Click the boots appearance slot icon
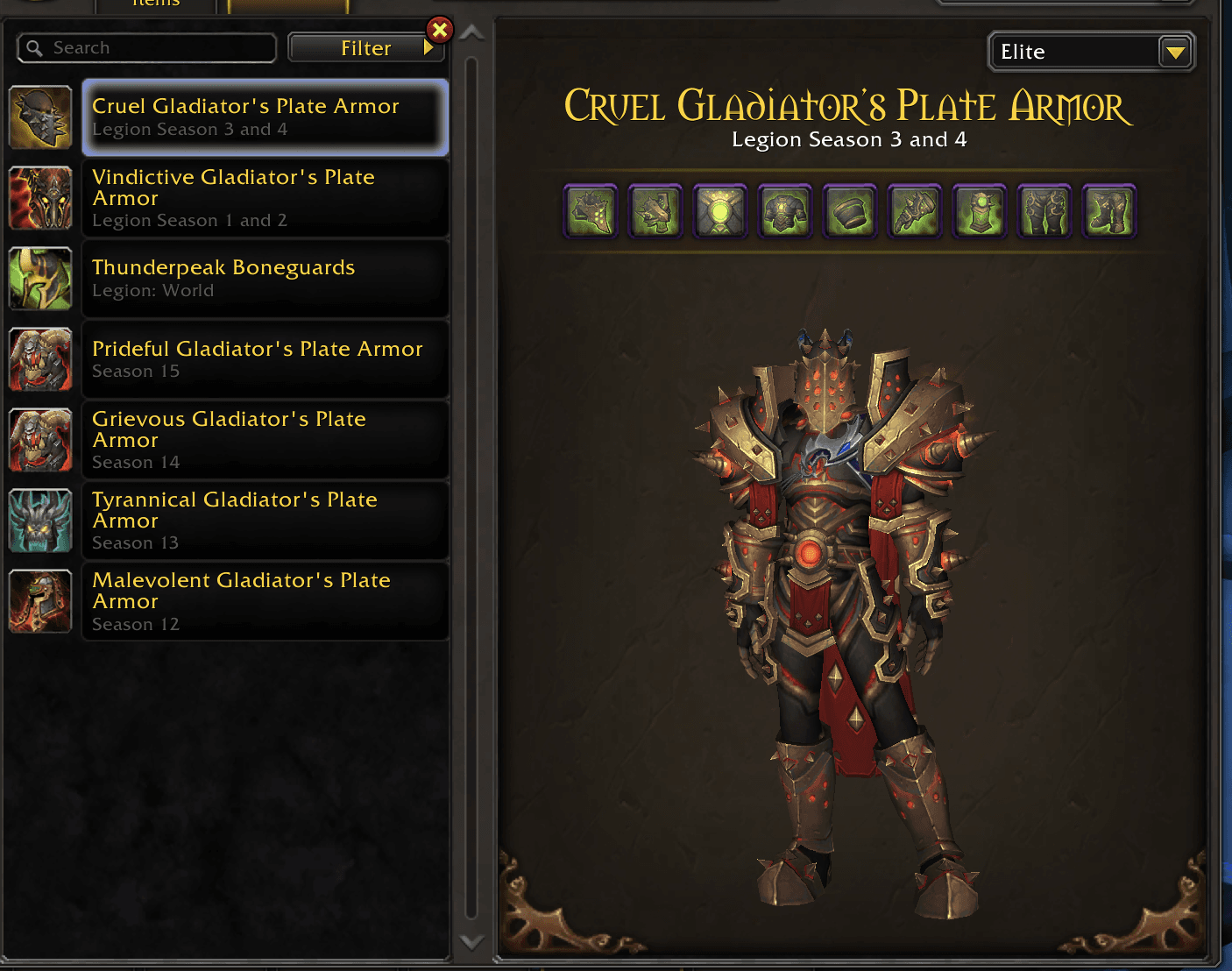Image resolution: width=1232 pixels, height=971 pixels. pyautogui.click(x=1108, y=210)
